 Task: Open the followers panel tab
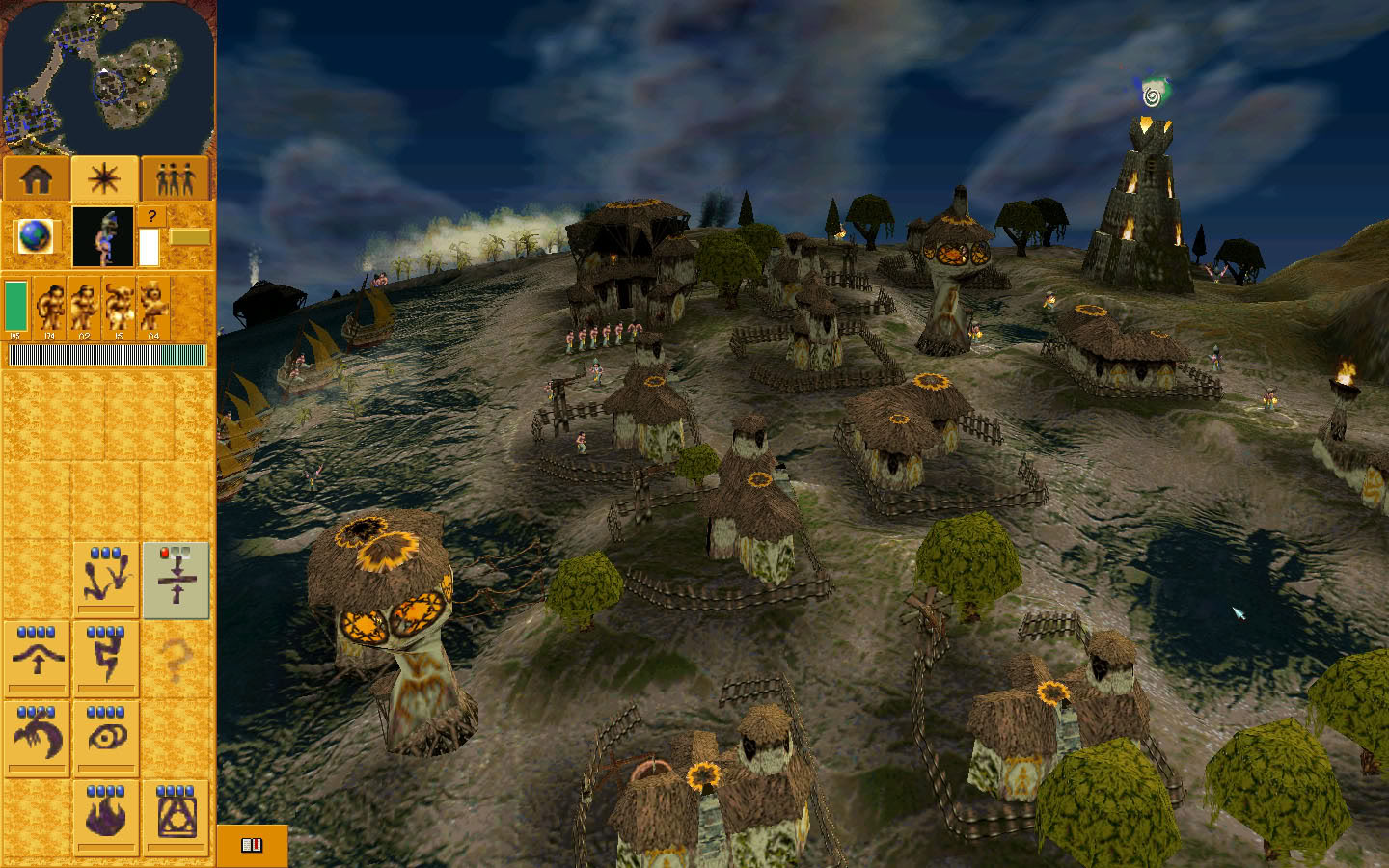tap(176, 176)
